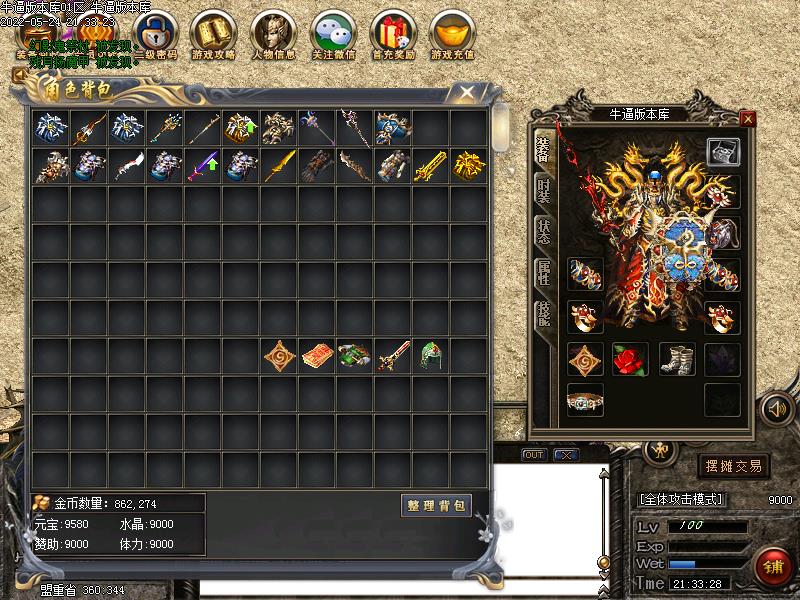Image resolution: width=800 pixels, height=600 pixels.
Task: Close the 角色背包 inventory window
Action: tap(466, 93)
